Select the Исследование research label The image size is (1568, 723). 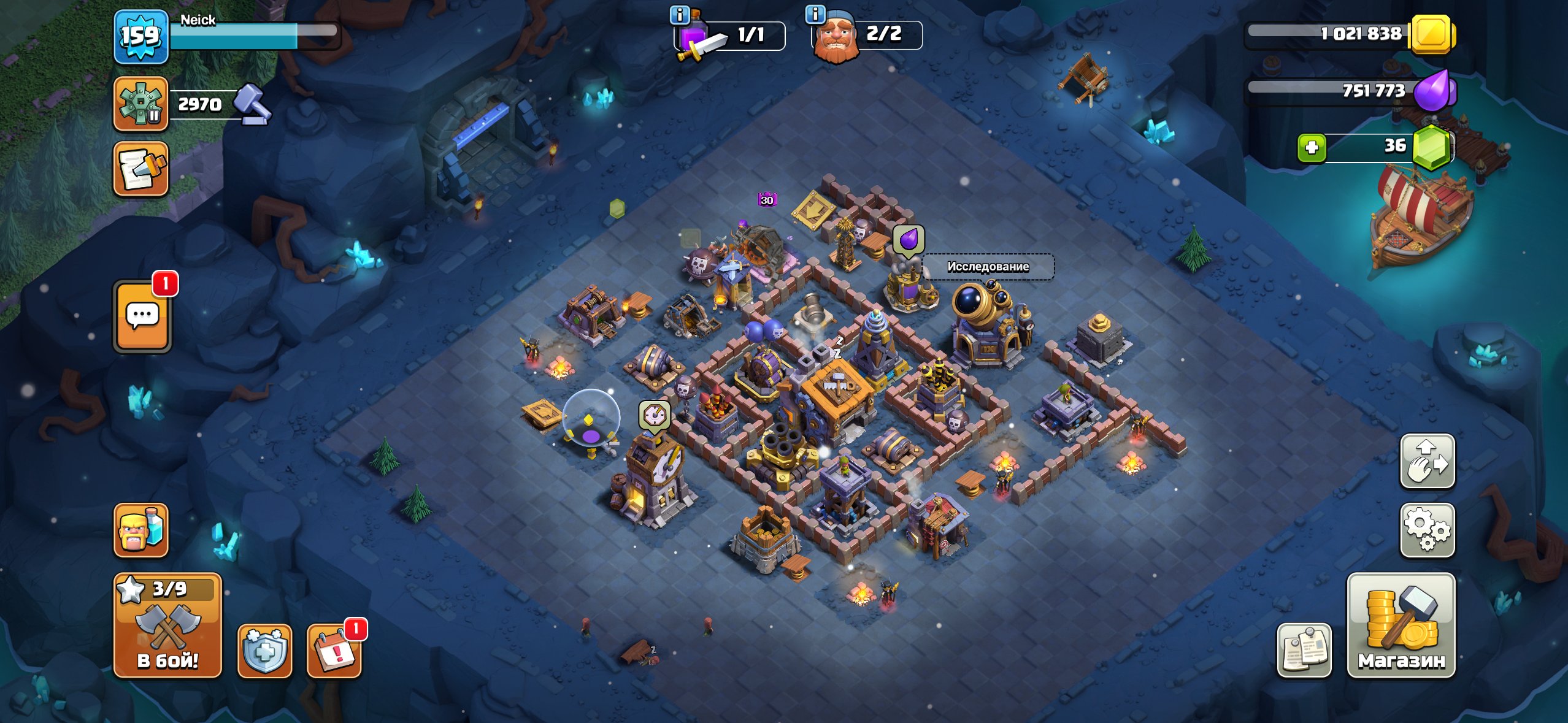coord(988,267)
